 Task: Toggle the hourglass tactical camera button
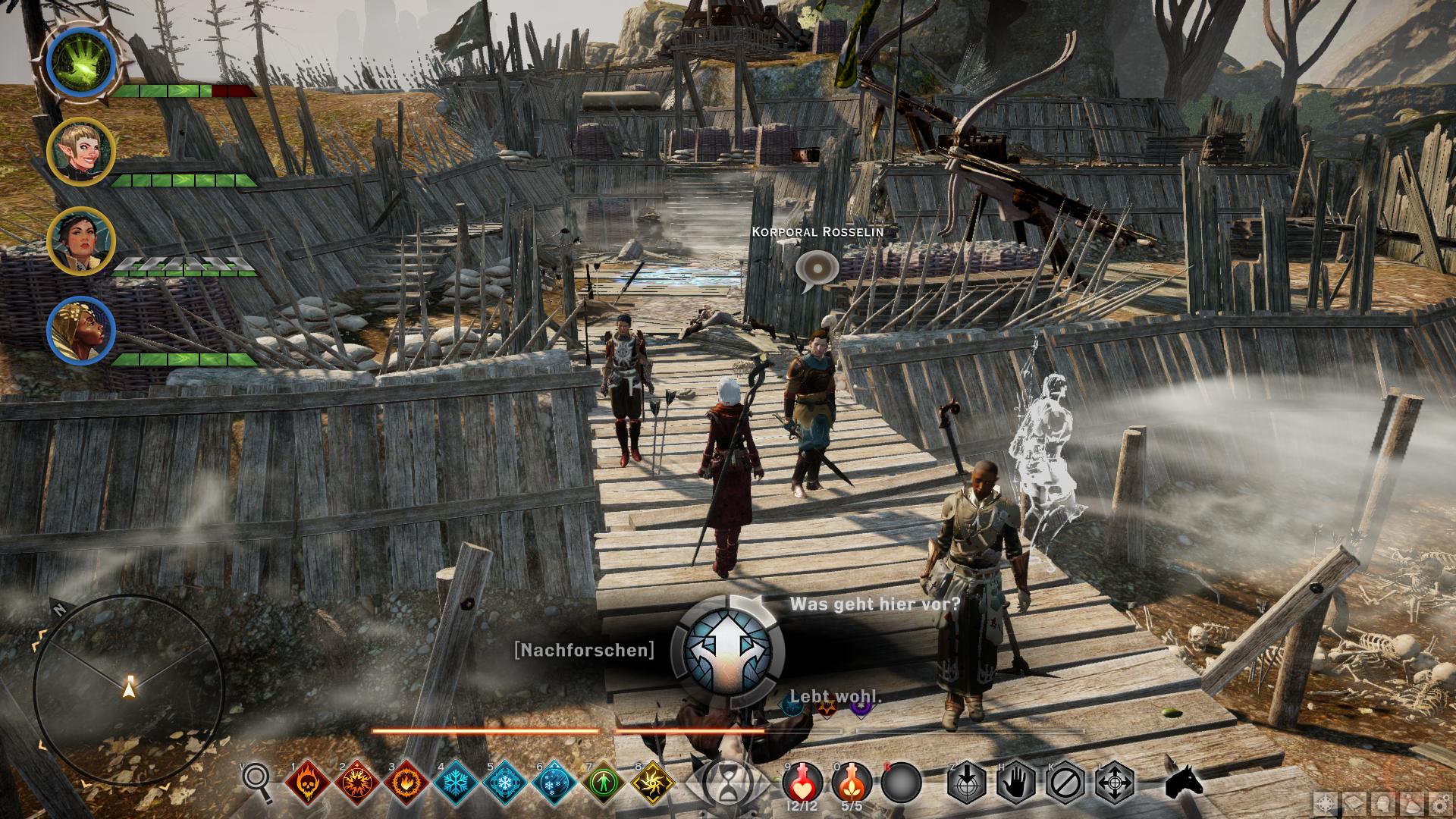(x=728, y=781)
